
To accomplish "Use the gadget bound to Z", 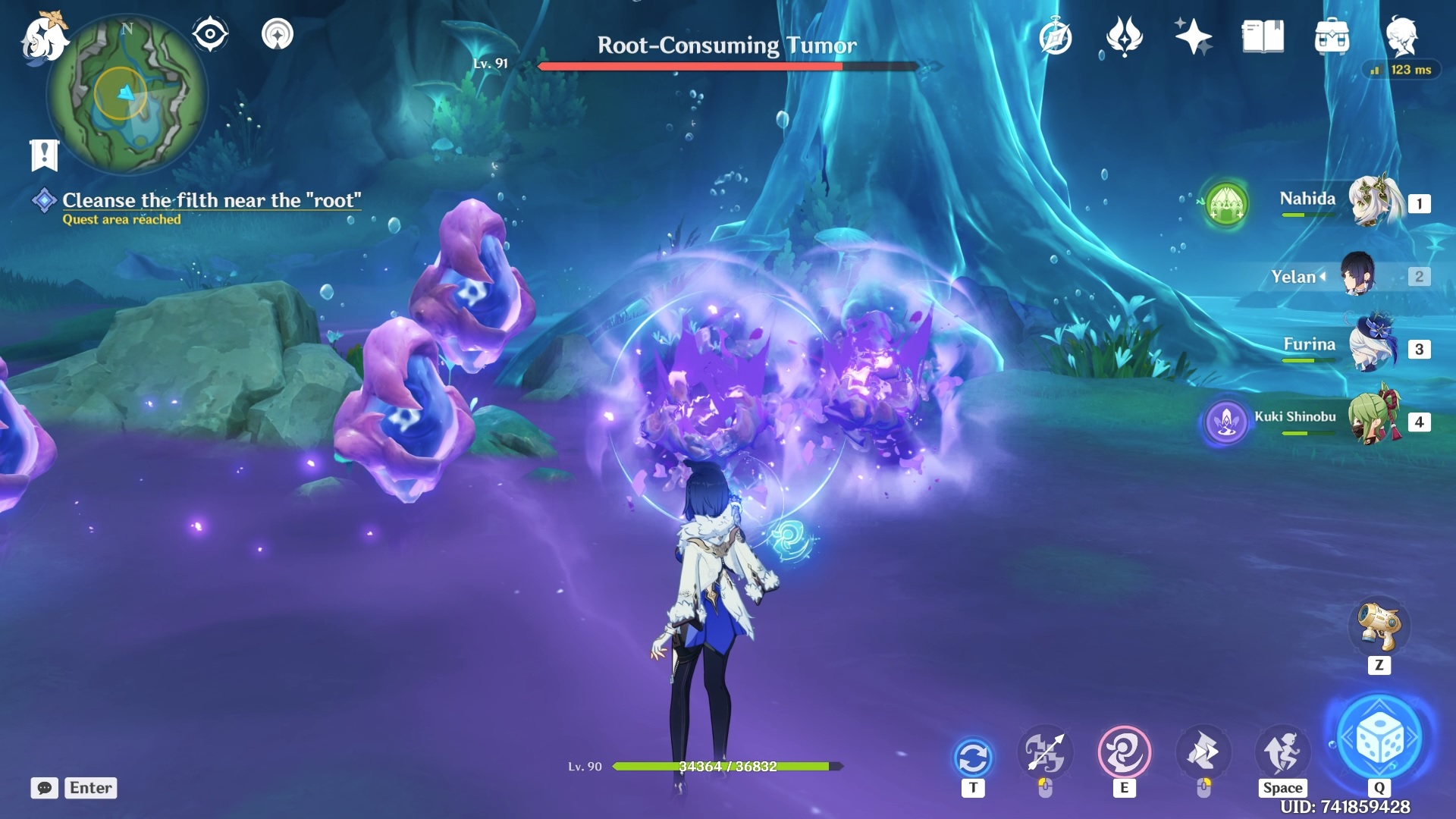I will (1380, 628).
